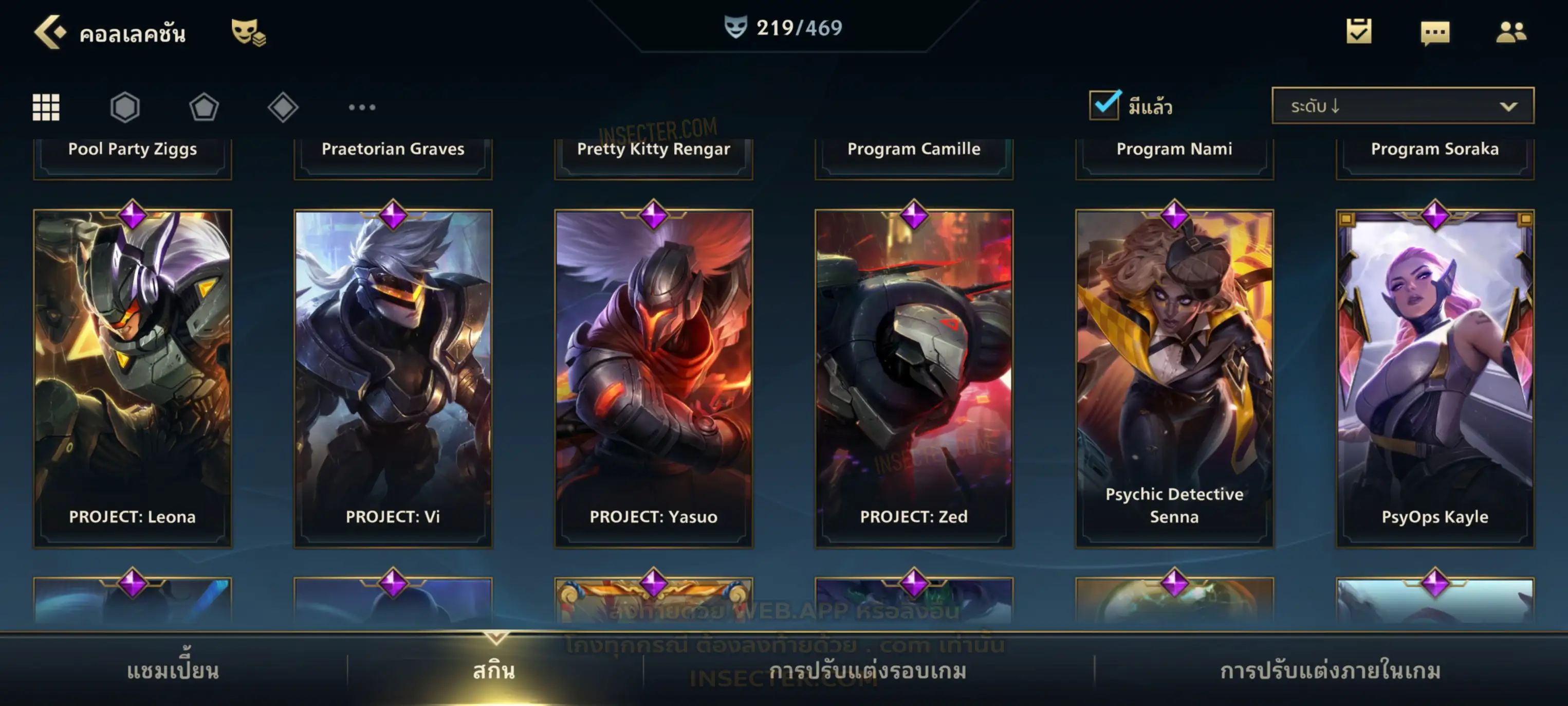Screen dimensions: 1568x706
Task: Show all skins with grid filter
Action: (x=46, y=107)
